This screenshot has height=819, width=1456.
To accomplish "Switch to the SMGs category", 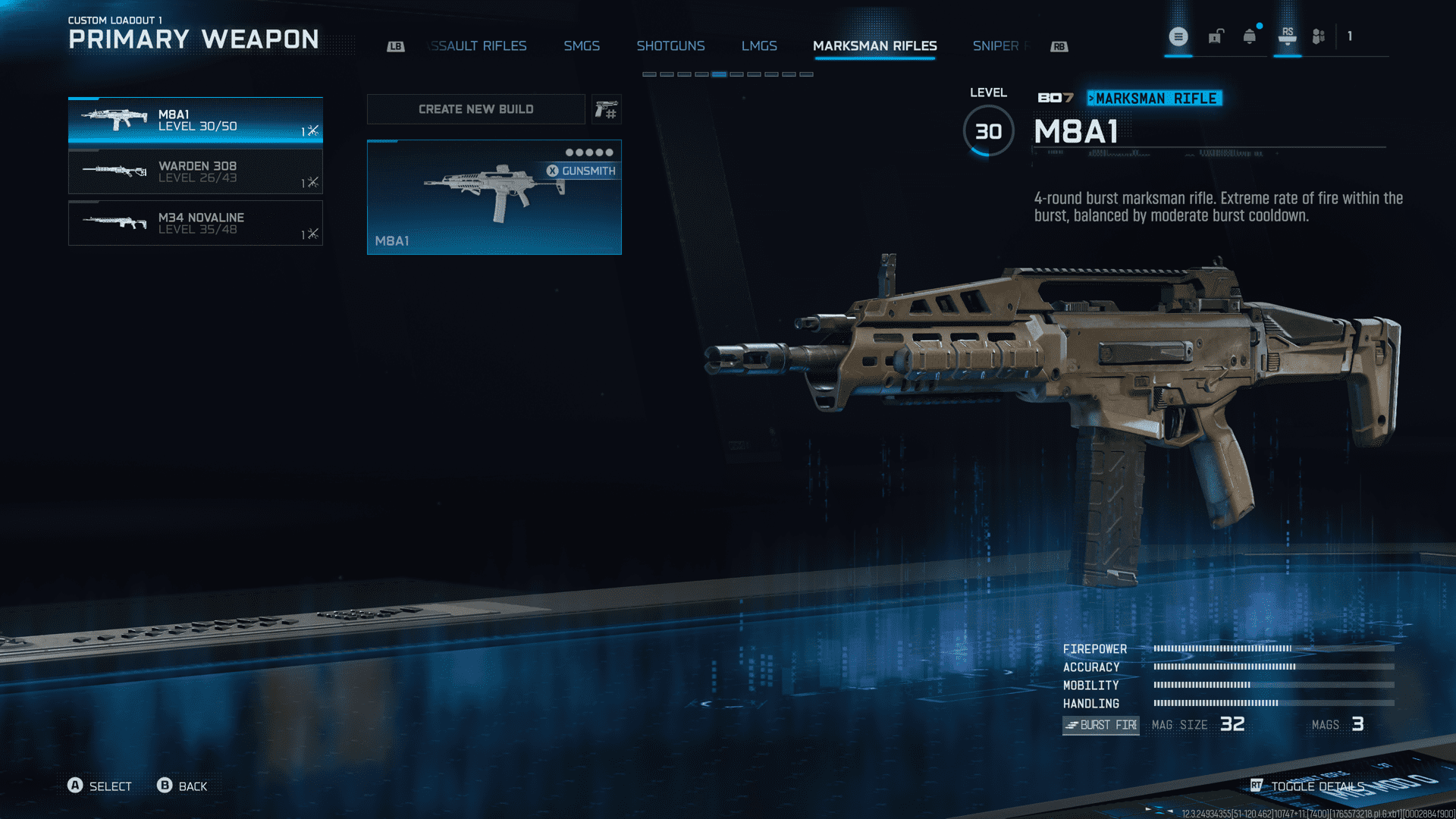I will [x=582, y=46].
